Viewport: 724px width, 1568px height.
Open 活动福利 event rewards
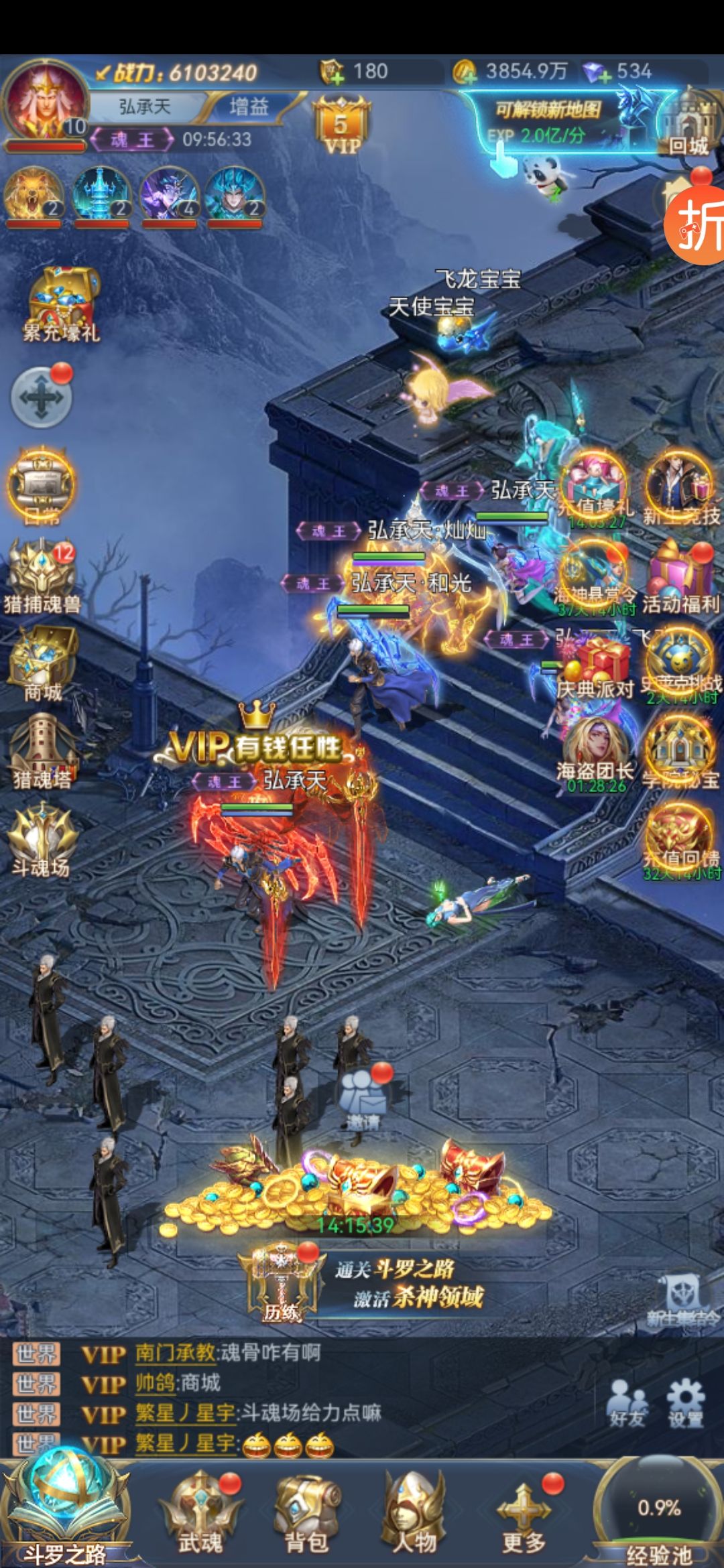tap(680, 576)
